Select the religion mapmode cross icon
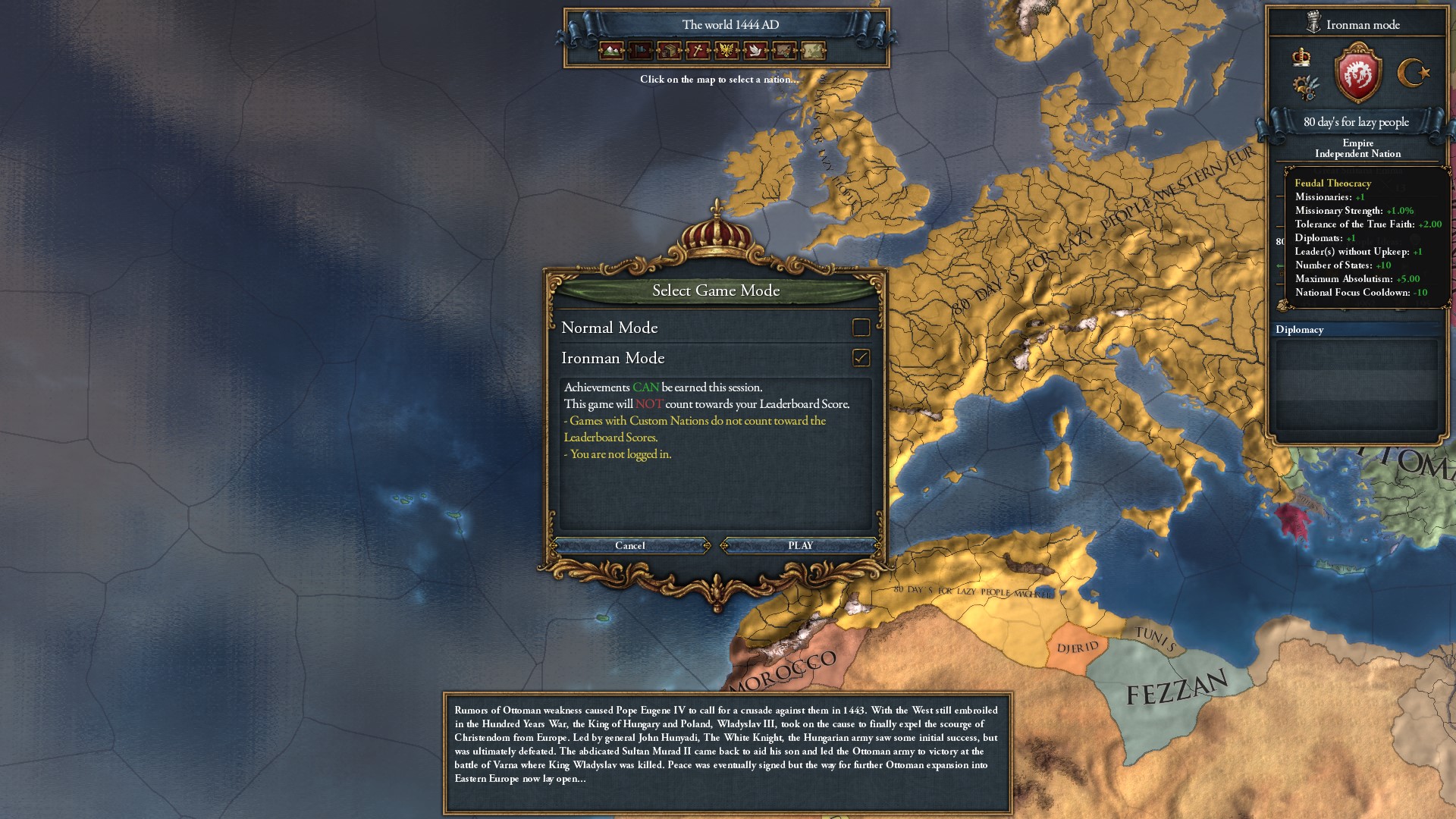 pyautogui.click(x=696, y=51)
